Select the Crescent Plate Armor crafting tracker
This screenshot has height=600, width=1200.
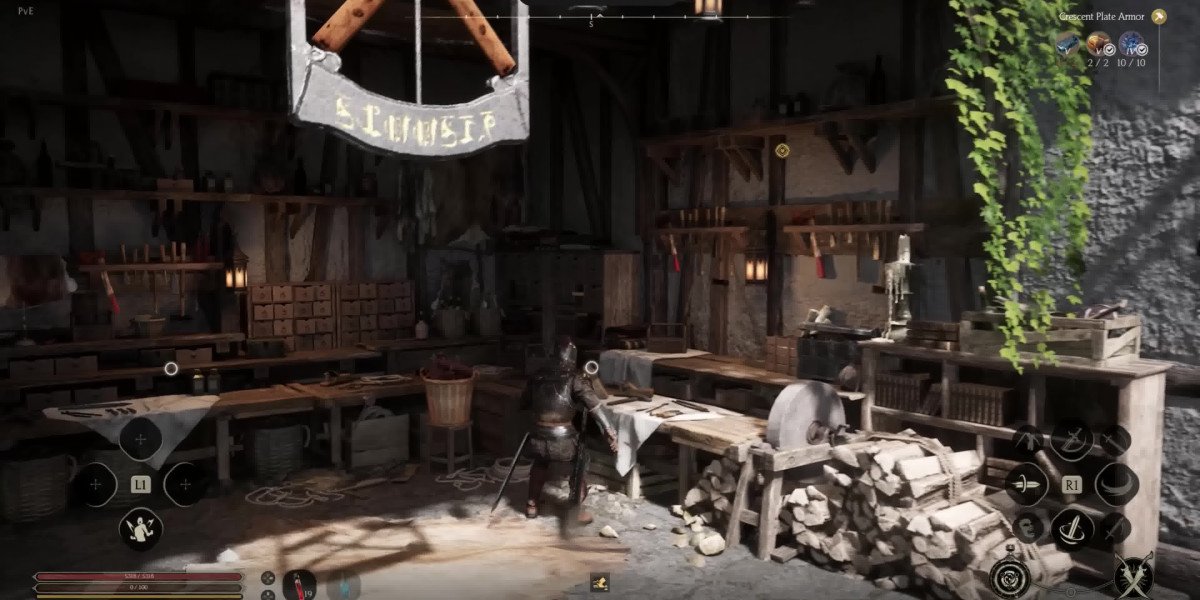click(1102, 16)
